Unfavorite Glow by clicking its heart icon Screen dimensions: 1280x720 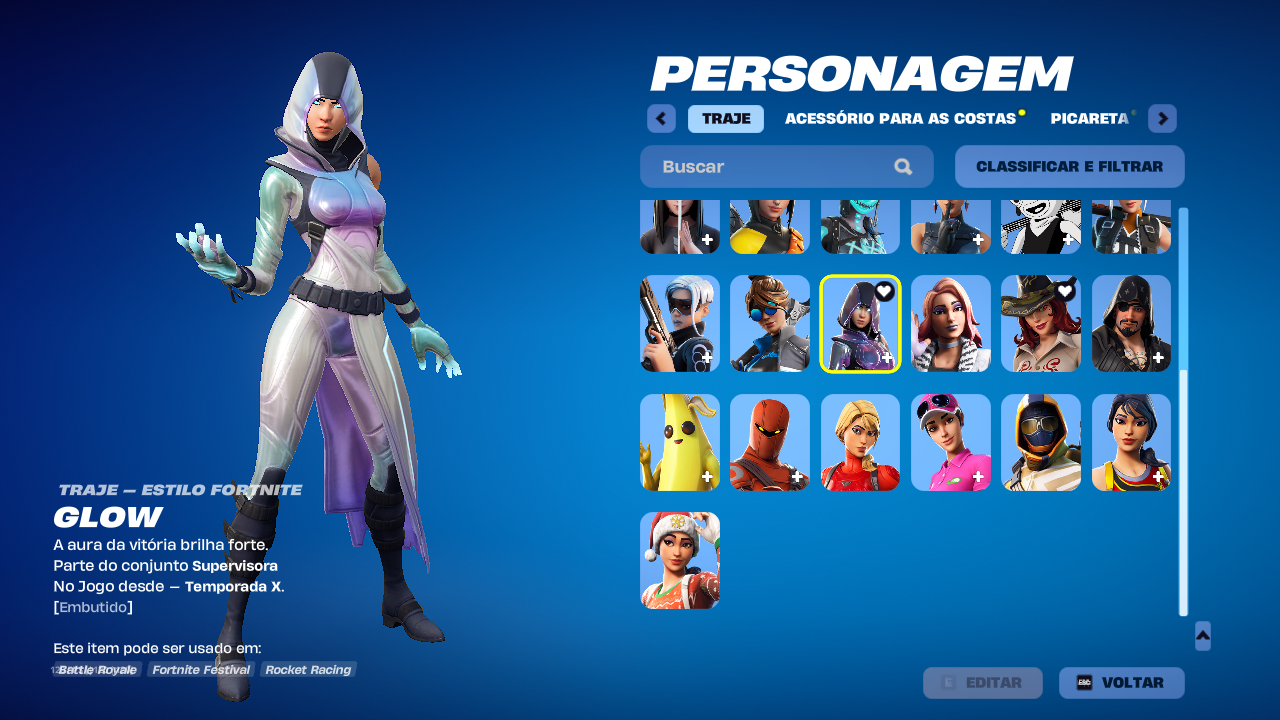tap(883, 291)
